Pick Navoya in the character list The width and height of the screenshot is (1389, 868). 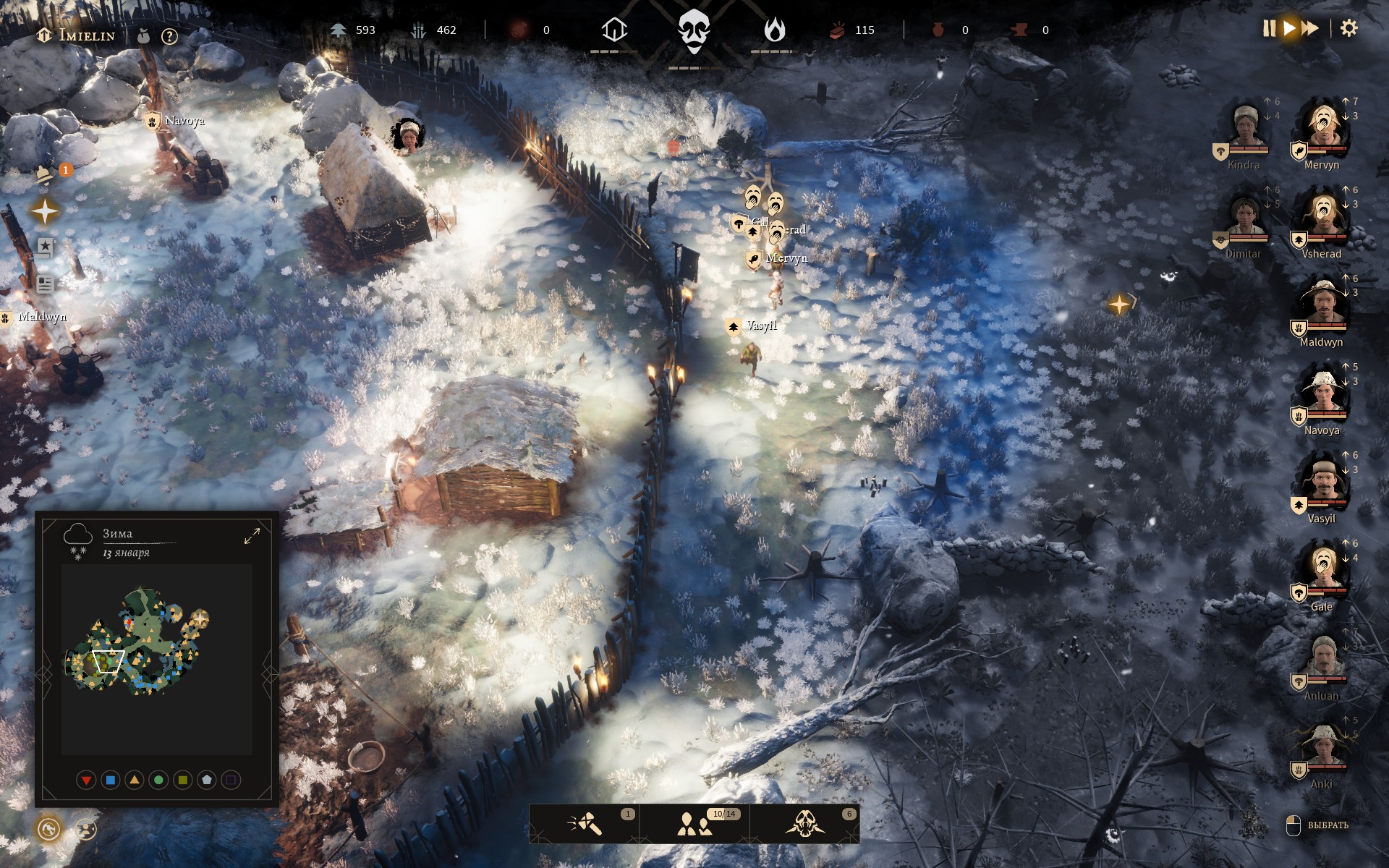(1323, 392)
